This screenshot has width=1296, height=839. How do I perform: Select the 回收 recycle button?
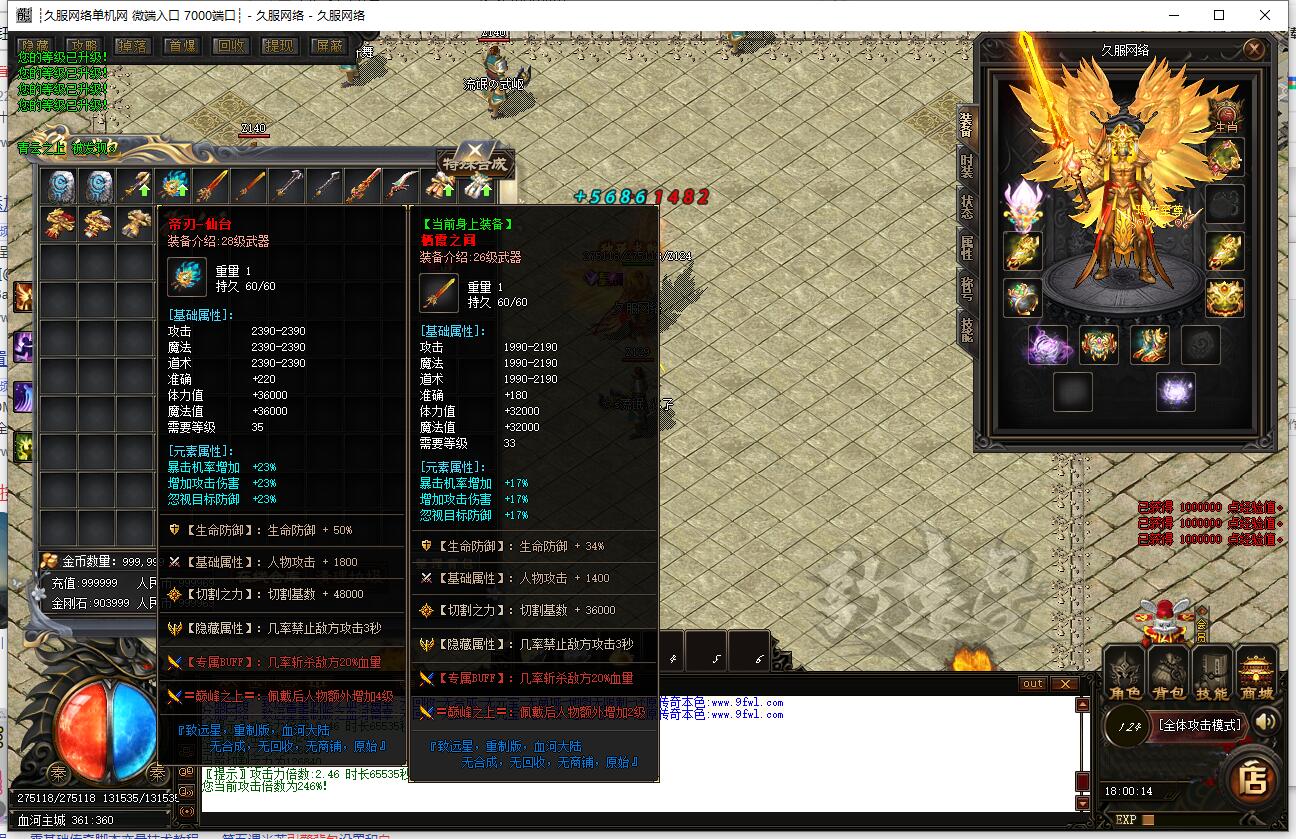tap(232, 46)
